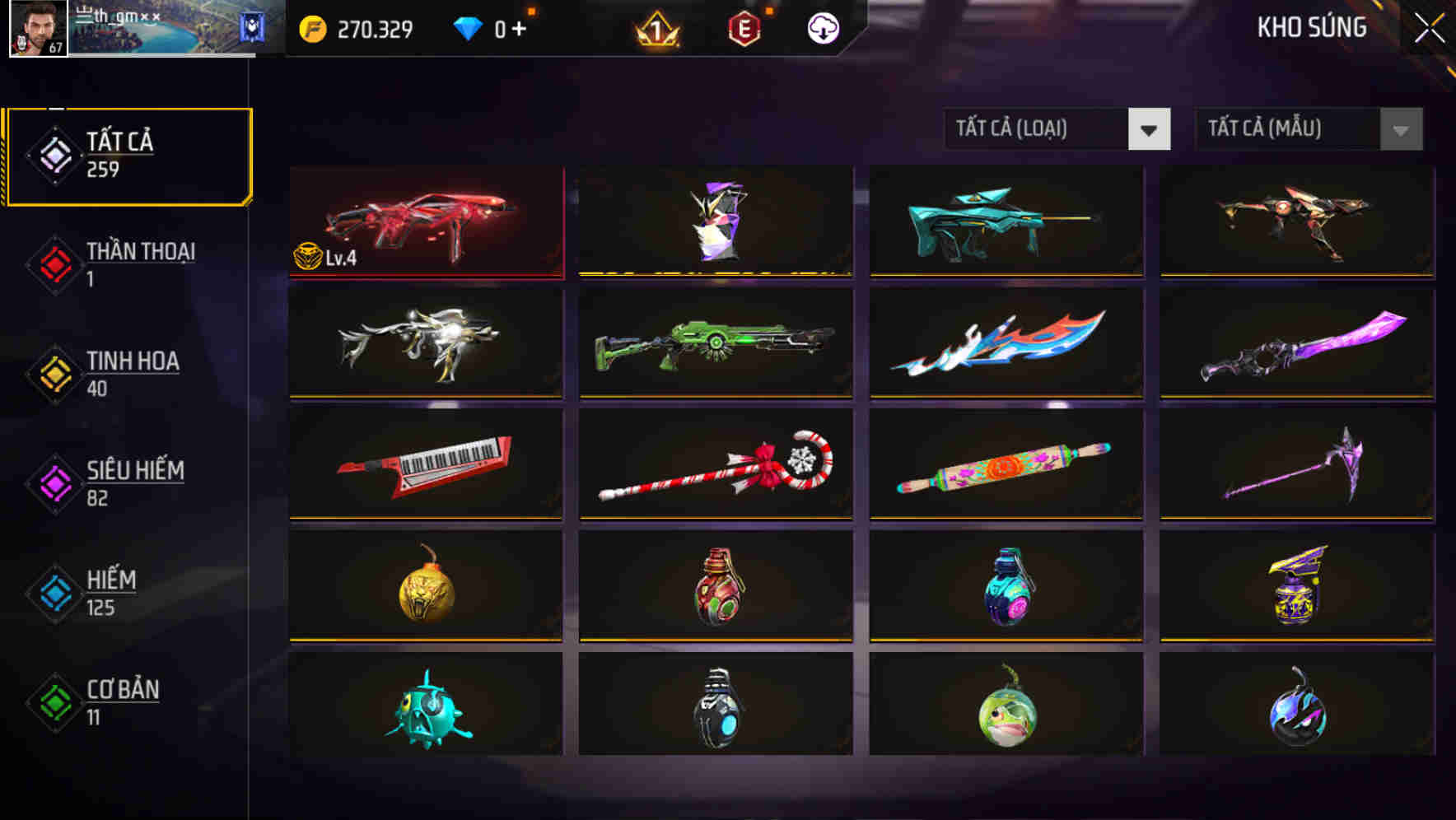Click the KHO SÚNG title text
The height and width of the screenshot is (820, 1456).
[1313, 27]
